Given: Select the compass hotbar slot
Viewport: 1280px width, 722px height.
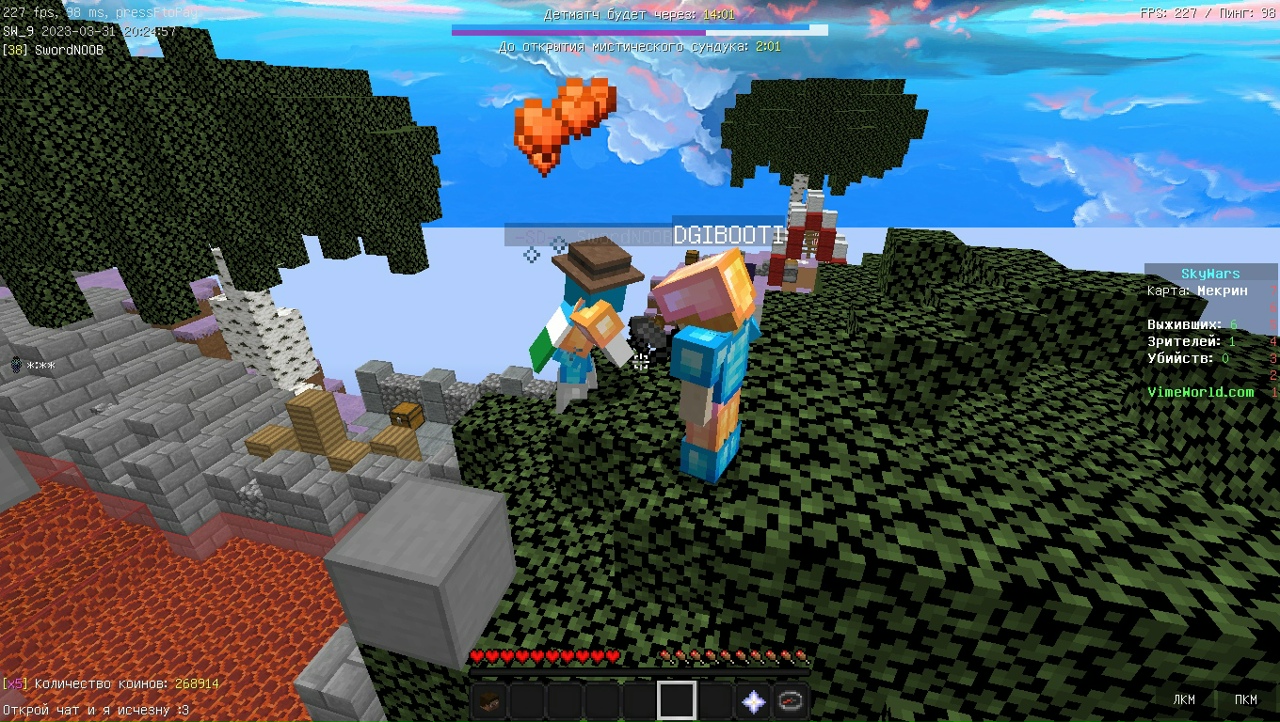Looking at the screenshot, I should [x=790, y=701].
